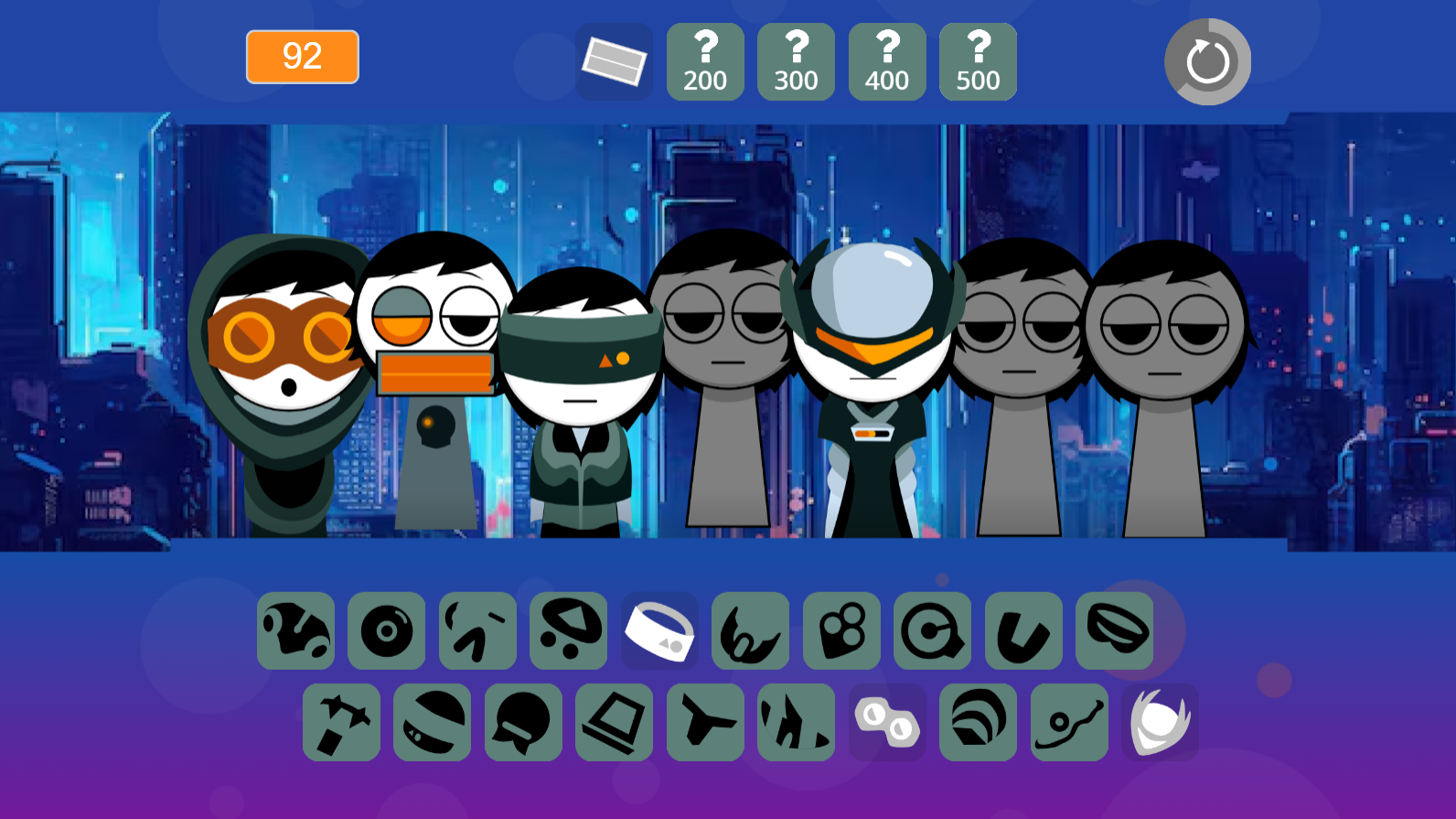Open the 300-point mystery bonus

click(x=795, y=61)
